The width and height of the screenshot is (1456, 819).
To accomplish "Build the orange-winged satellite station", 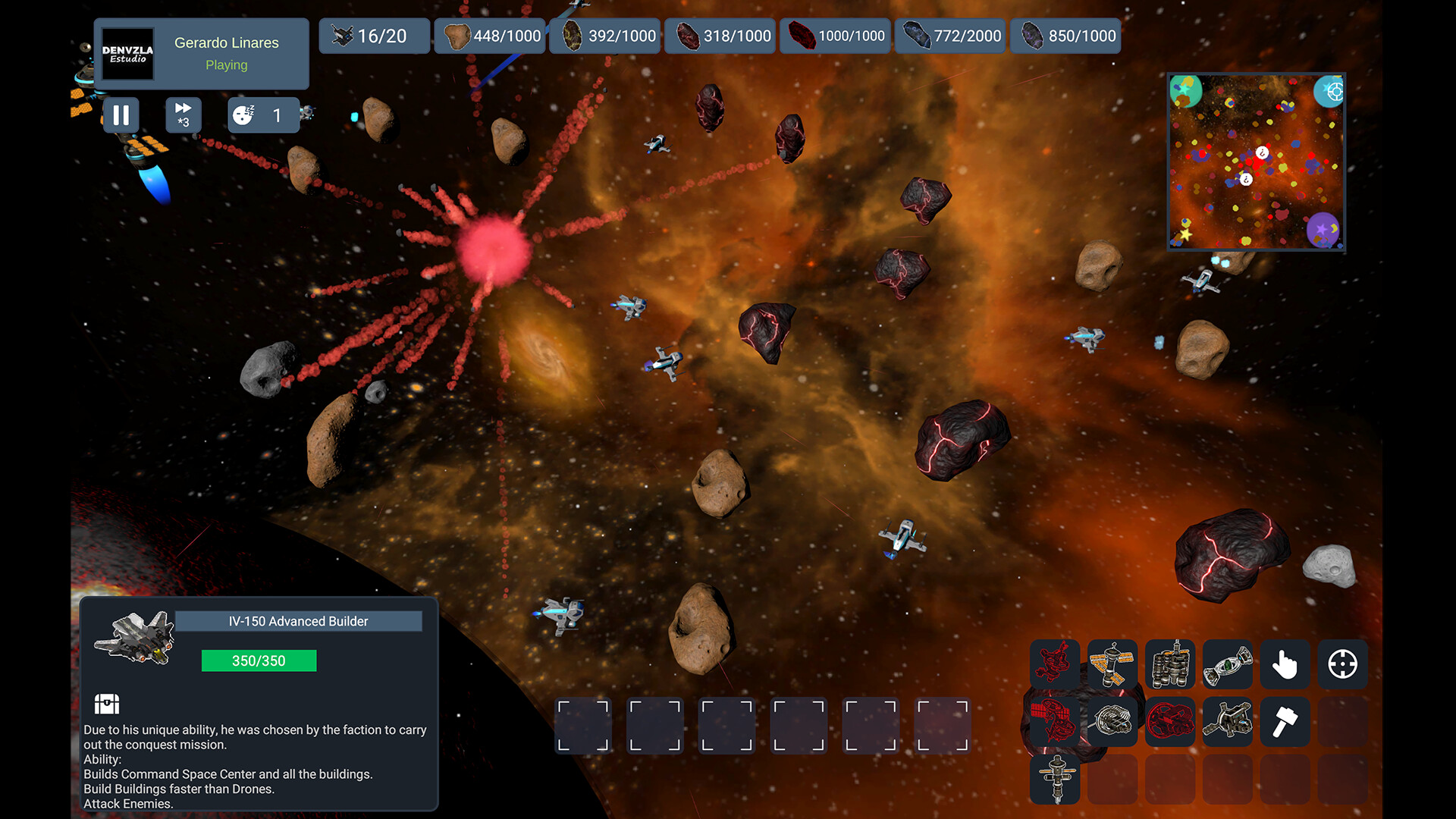I will (x=1112, y=665).
